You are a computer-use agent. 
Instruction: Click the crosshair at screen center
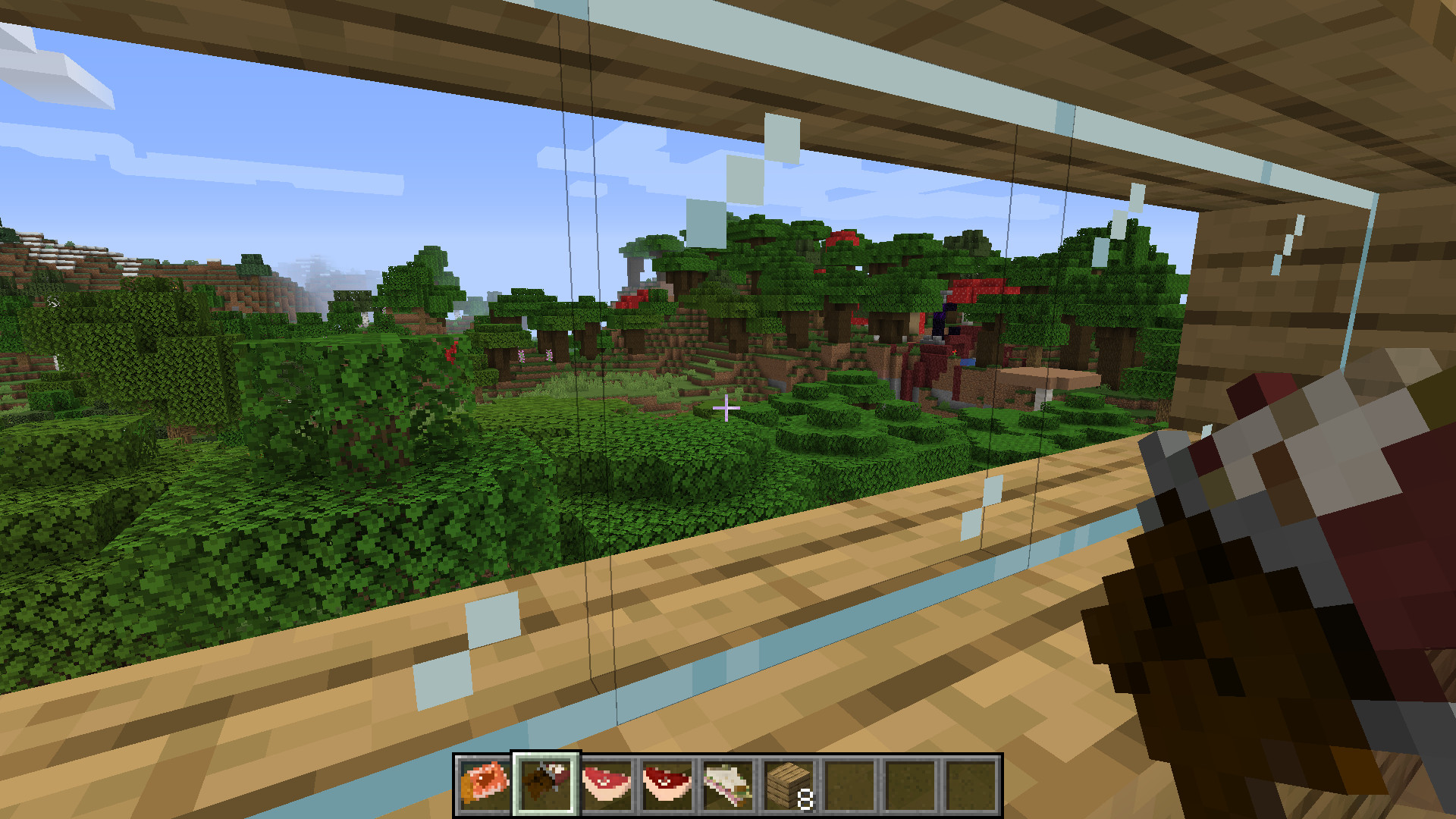tap(726, 408)
